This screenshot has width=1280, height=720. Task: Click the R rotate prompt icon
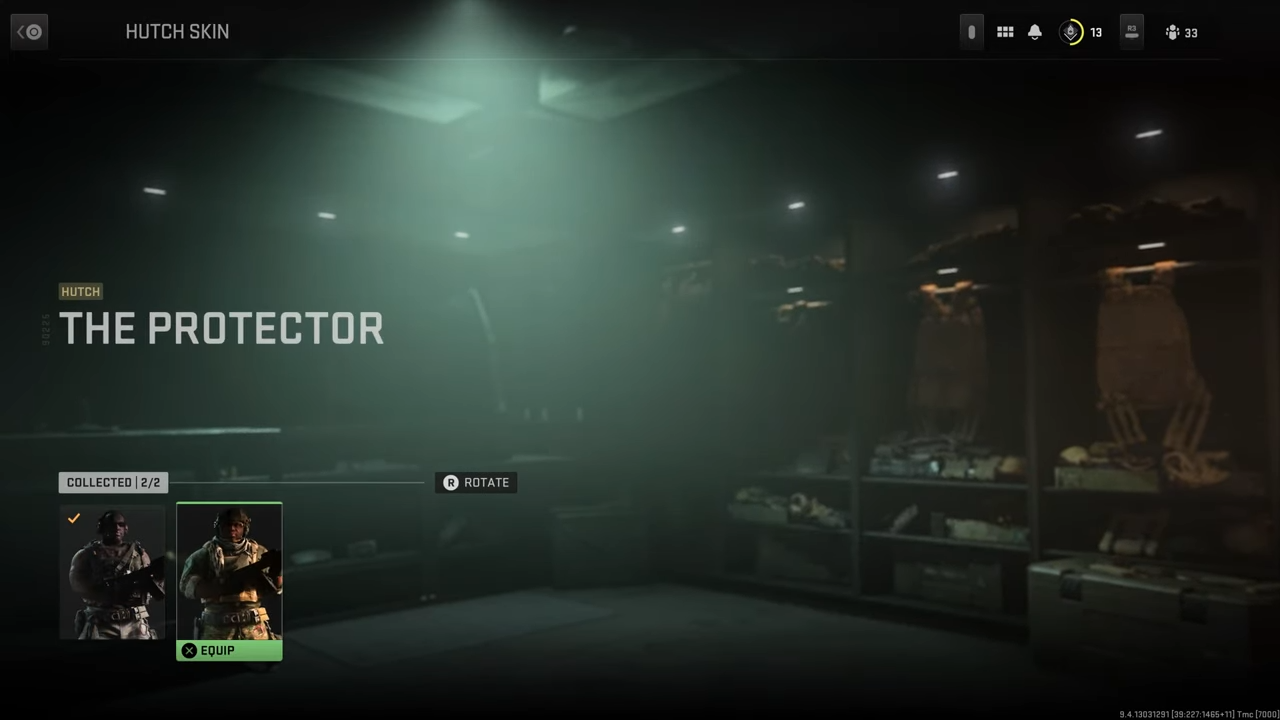click(451, 482)
